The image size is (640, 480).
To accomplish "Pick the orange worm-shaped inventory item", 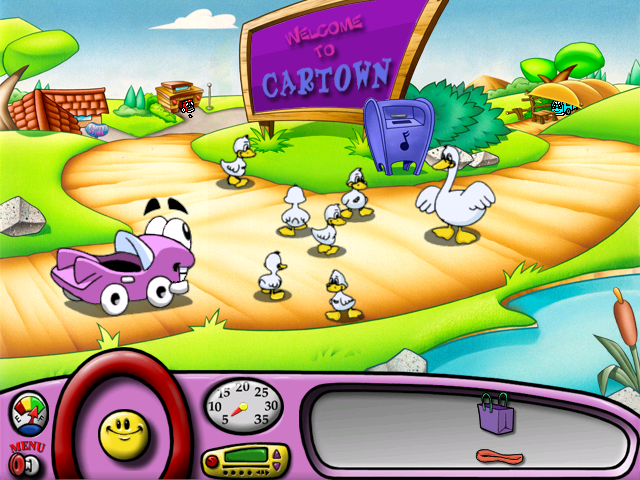I will click(x=499, y=457).
